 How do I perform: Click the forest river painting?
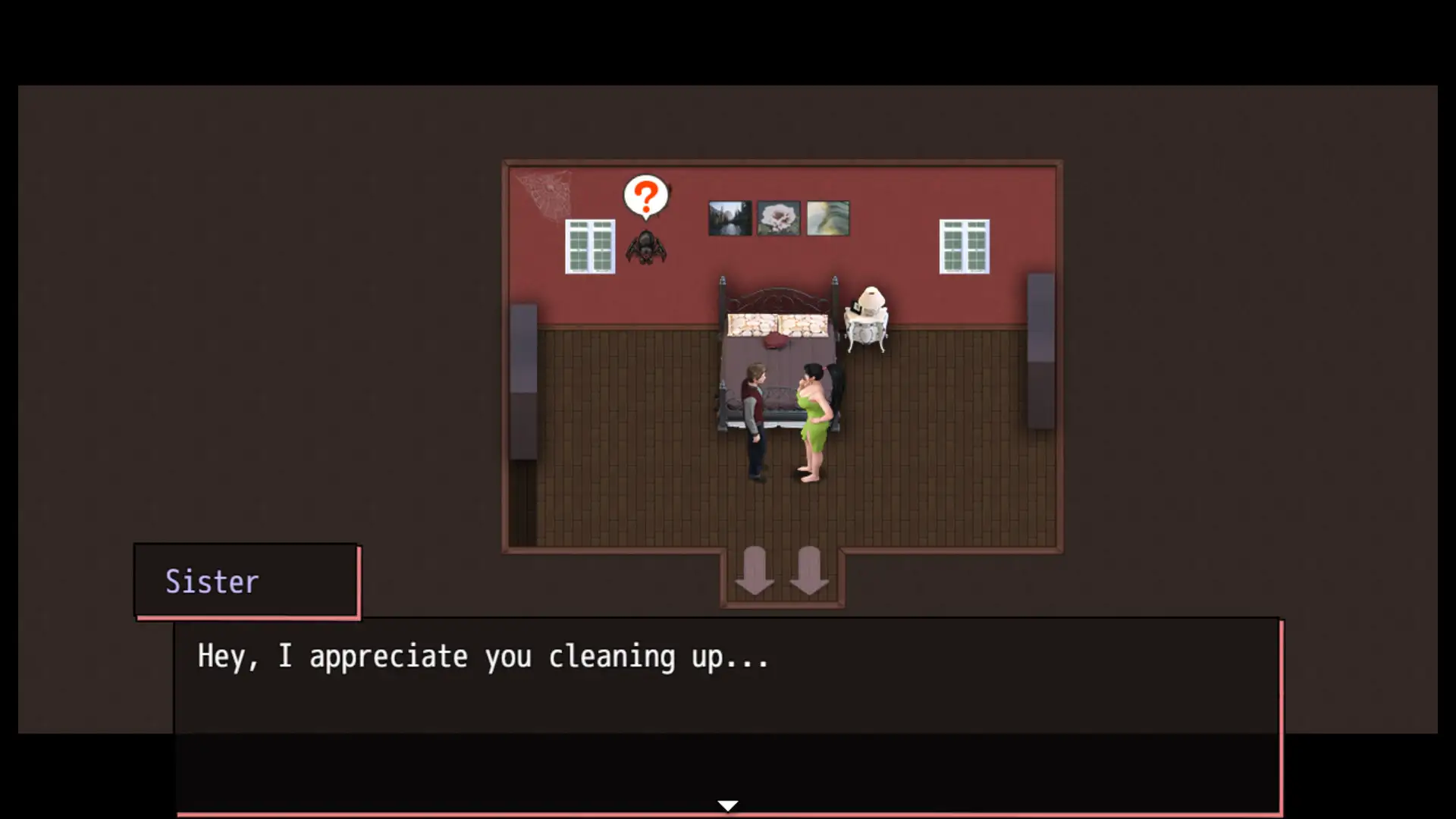pos(730,218)
